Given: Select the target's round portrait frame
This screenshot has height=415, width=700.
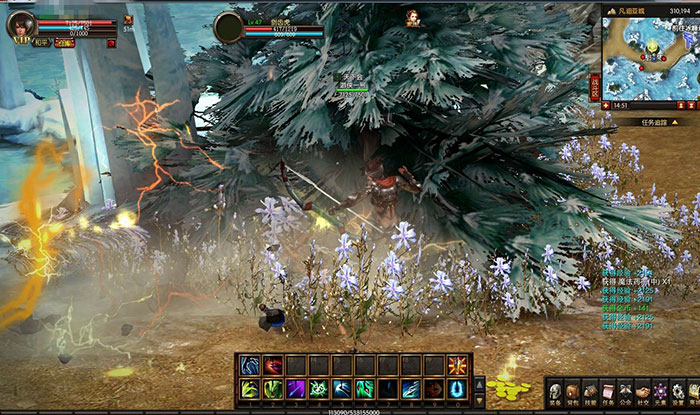Looking at the screenshot, I should coord(230,27).
